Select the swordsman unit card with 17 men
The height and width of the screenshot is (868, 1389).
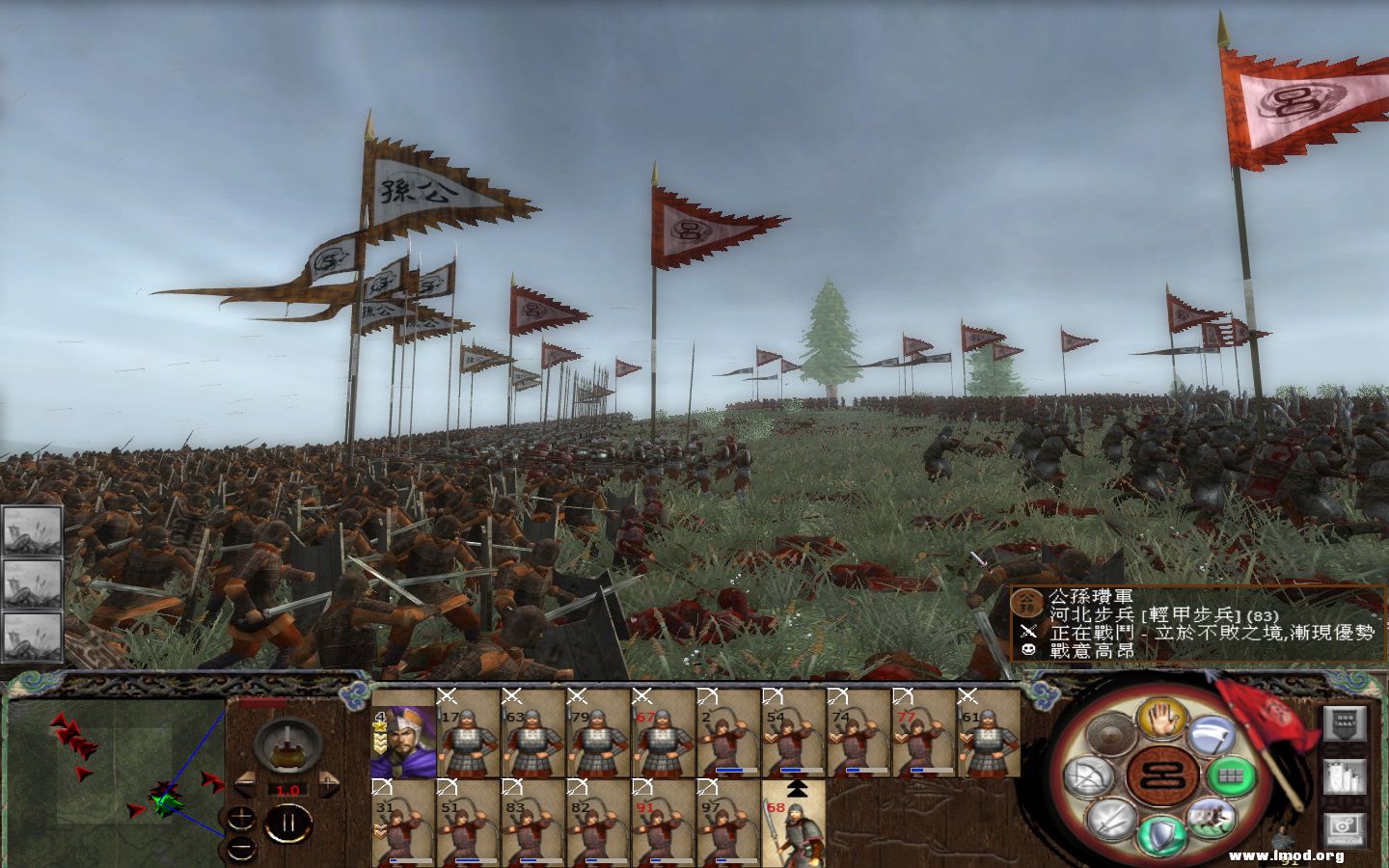coord(468,733)
